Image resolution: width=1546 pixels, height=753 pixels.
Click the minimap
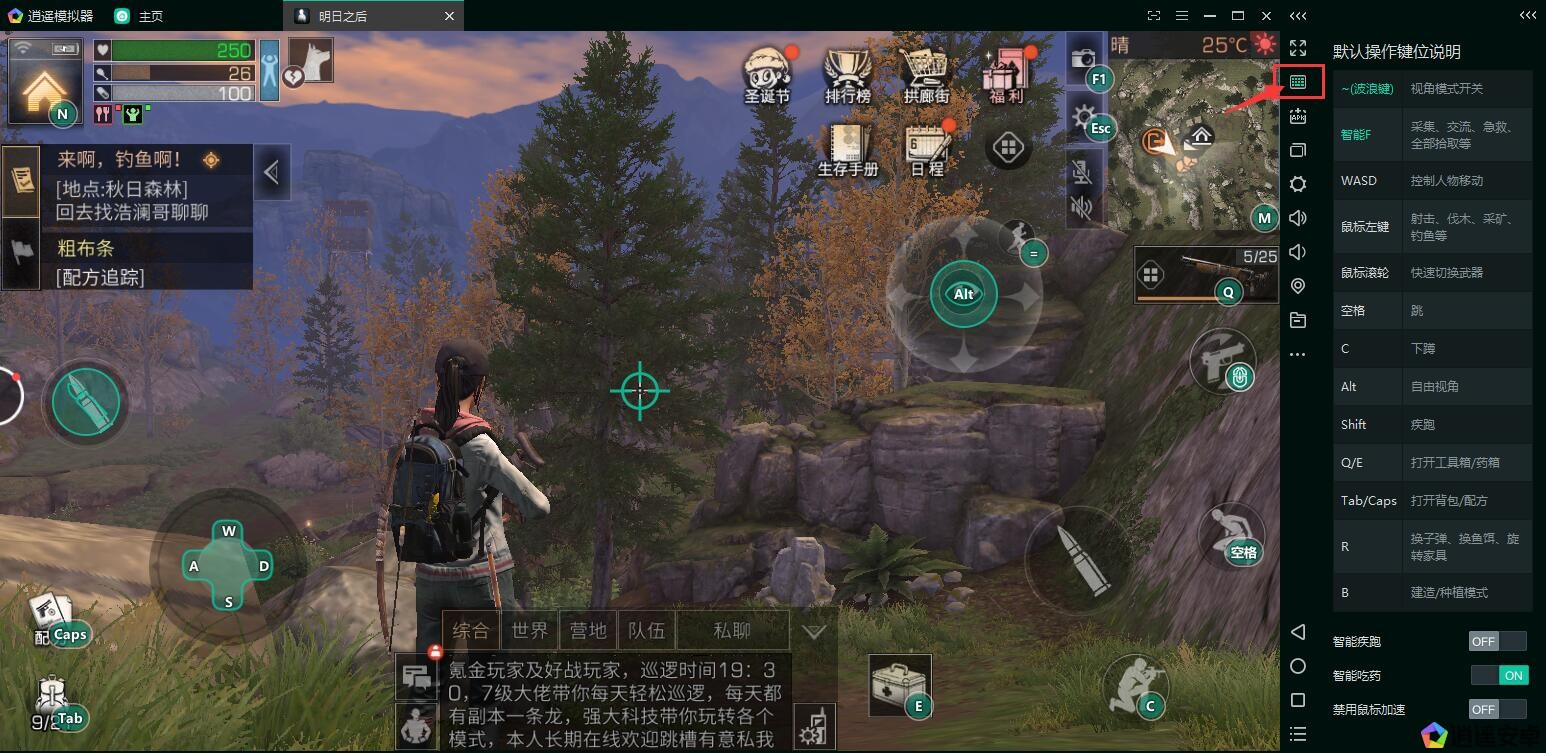(1195, 145)
